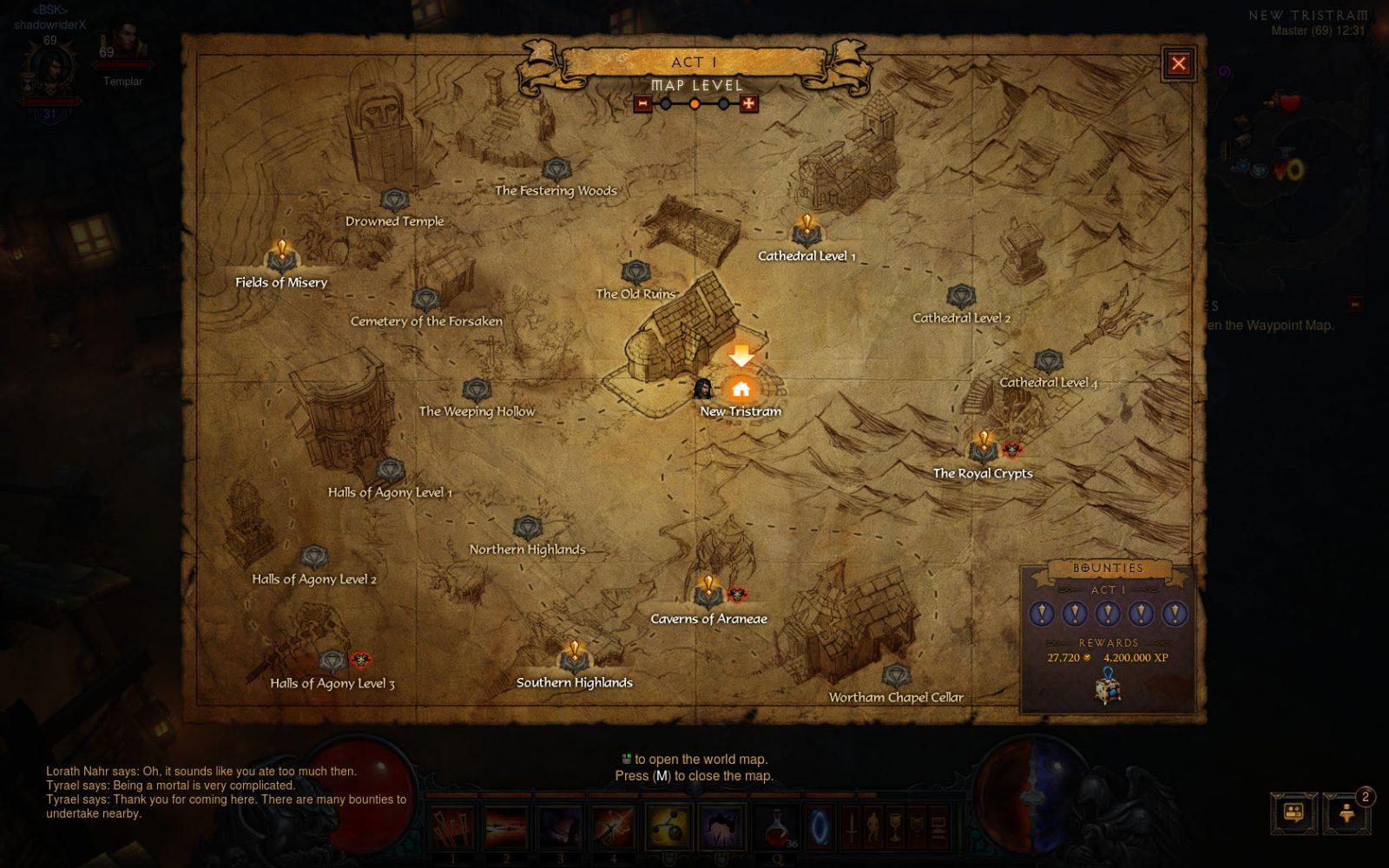Go to the Northern Highlands waypoint
This screenshot has height=868, width=1389.
coord(527,528)
